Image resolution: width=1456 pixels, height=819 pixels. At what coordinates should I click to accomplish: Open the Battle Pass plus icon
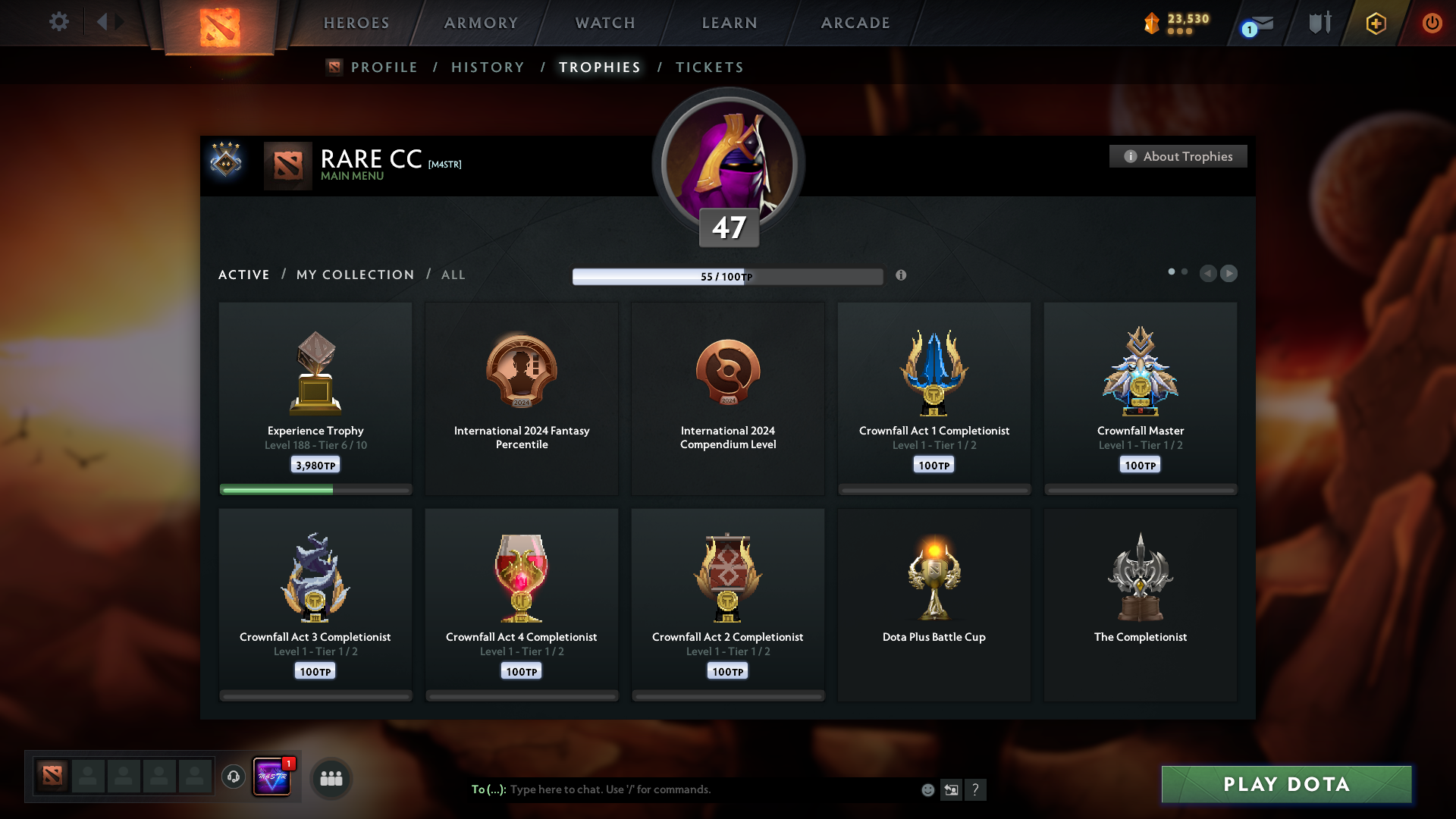coord(1375,23)
